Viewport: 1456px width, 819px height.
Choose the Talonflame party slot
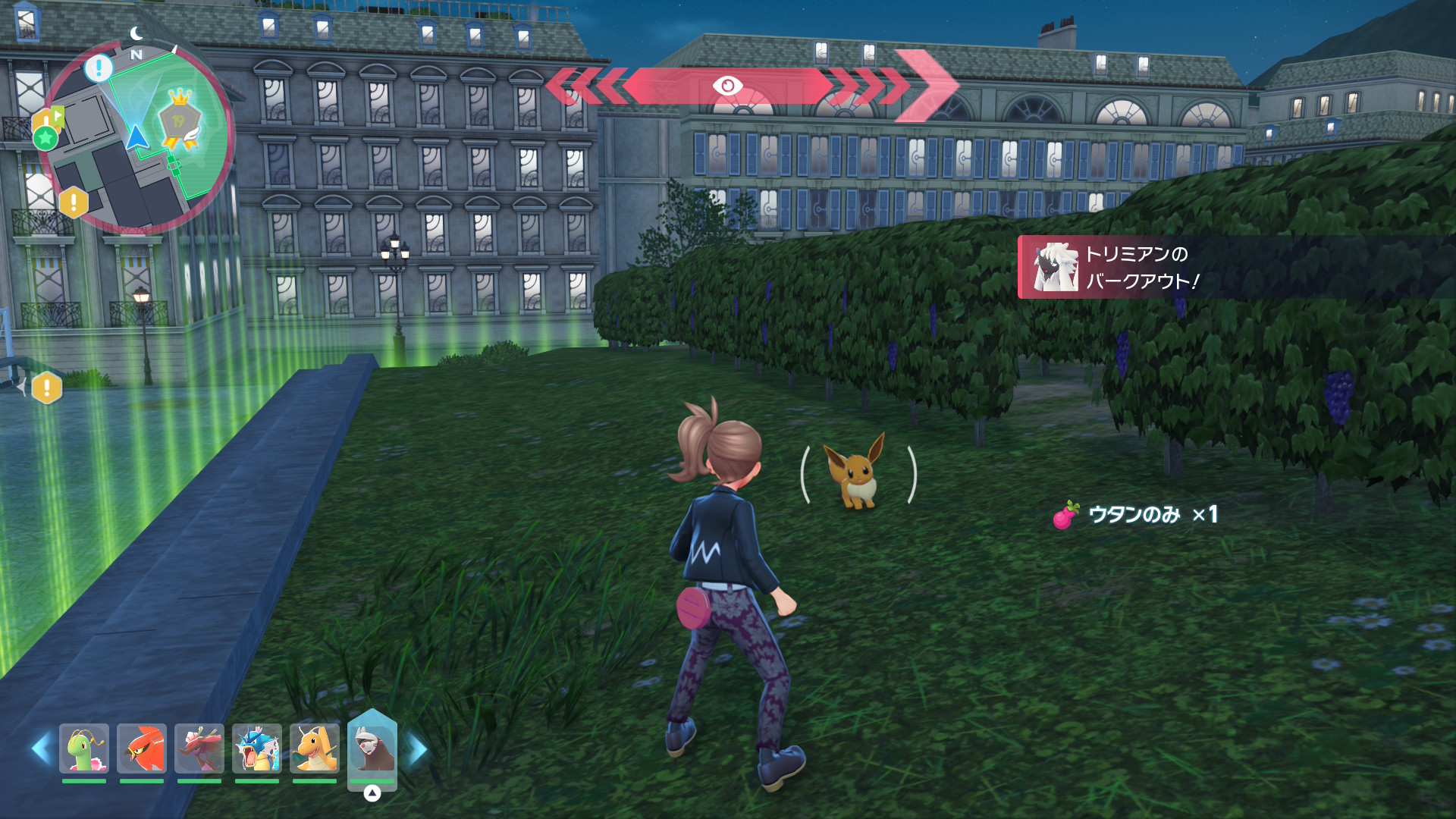coord(142,748)
